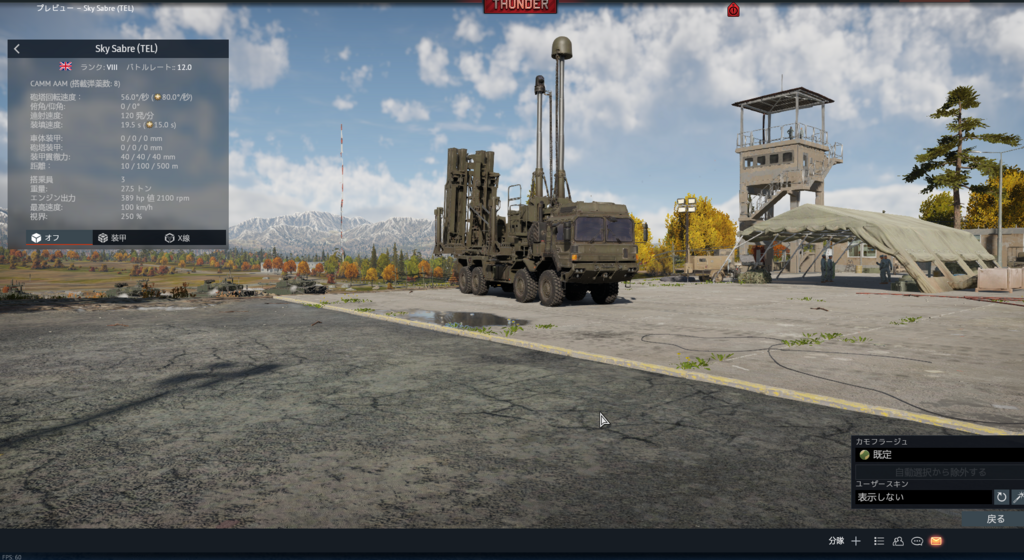Select the オフ view mode tab
This screenshot has width=1024, height=560.
tap(46, 238)
